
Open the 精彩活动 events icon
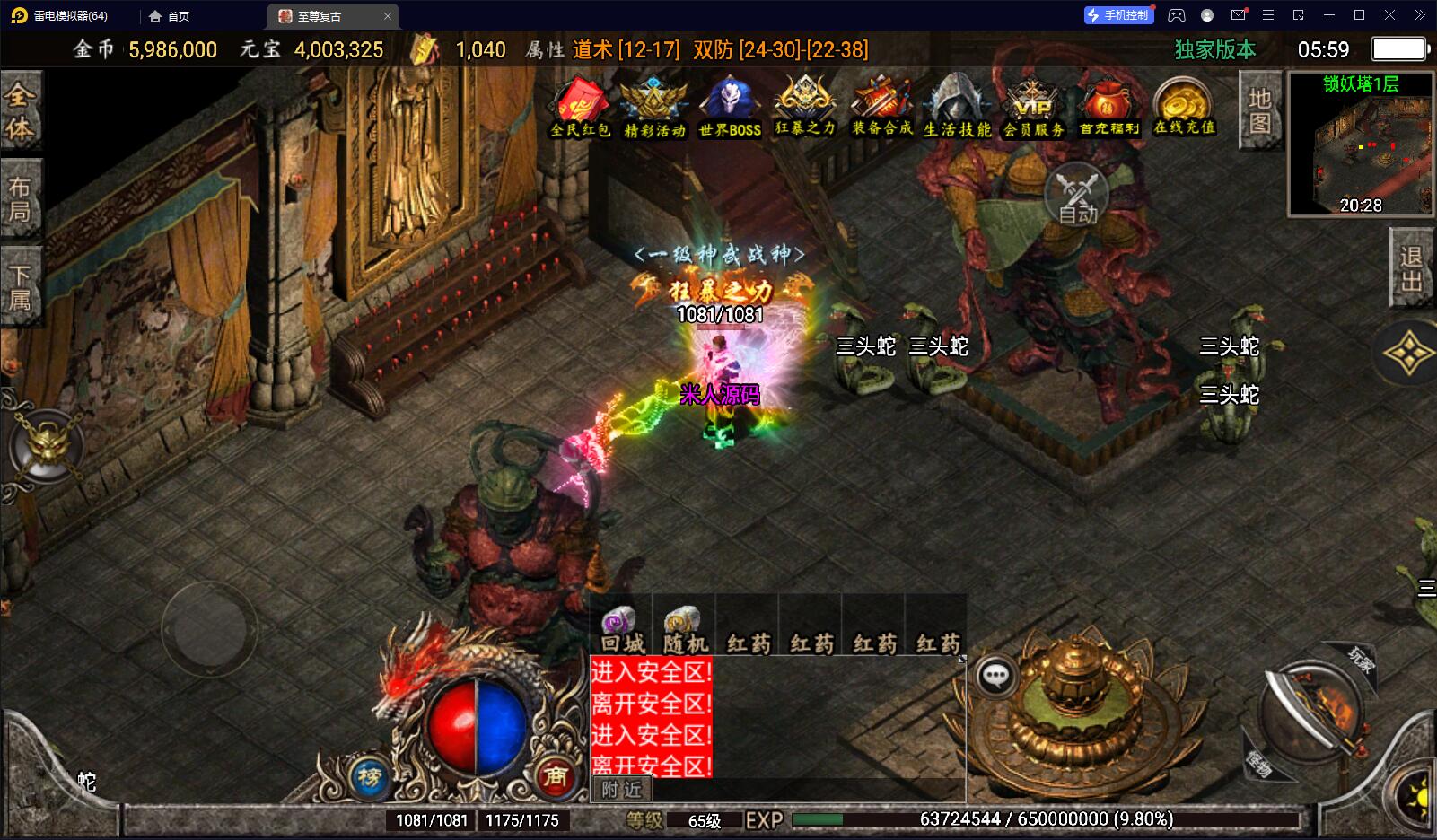click(x=654, y=108)
